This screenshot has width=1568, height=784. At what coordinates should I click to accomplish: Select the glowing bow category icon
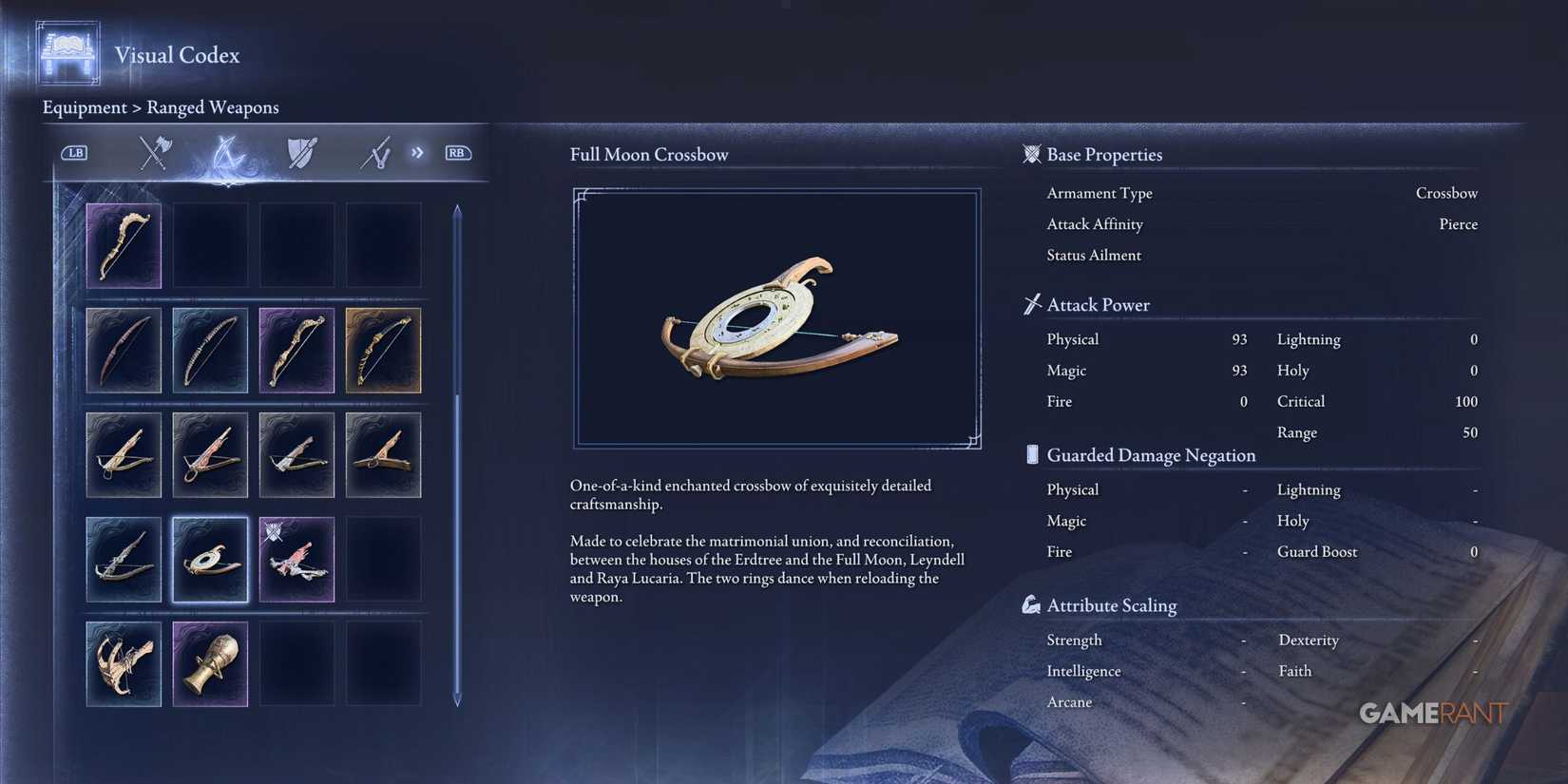point(230,152)
